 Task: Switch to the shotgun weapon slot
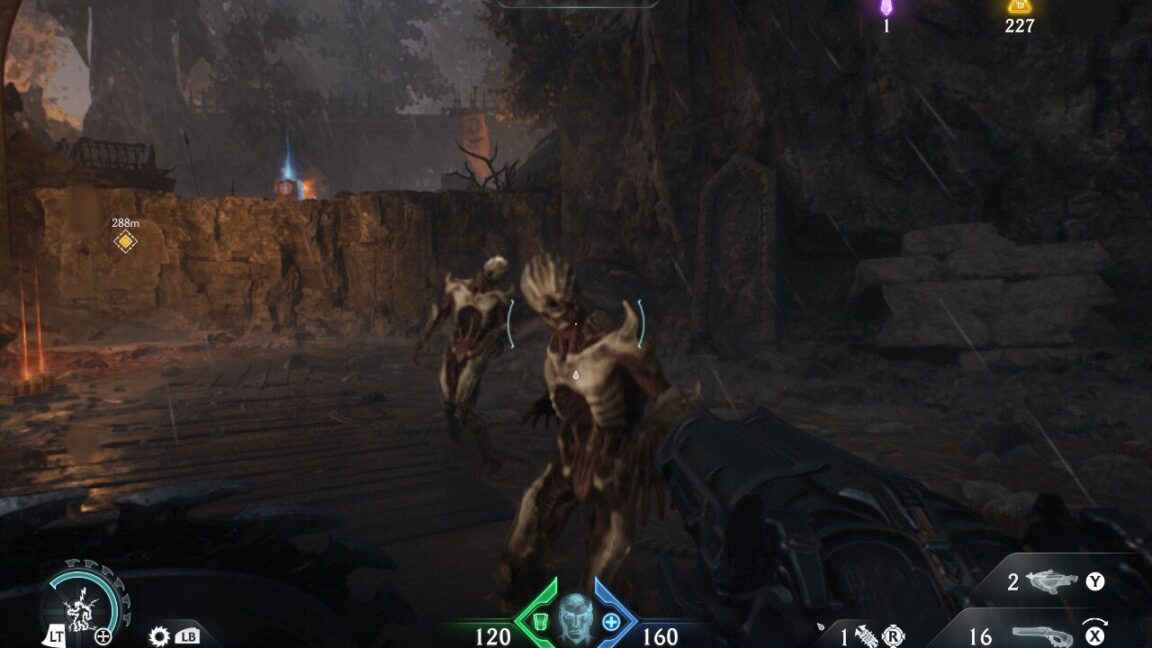tap(1044, 635)
